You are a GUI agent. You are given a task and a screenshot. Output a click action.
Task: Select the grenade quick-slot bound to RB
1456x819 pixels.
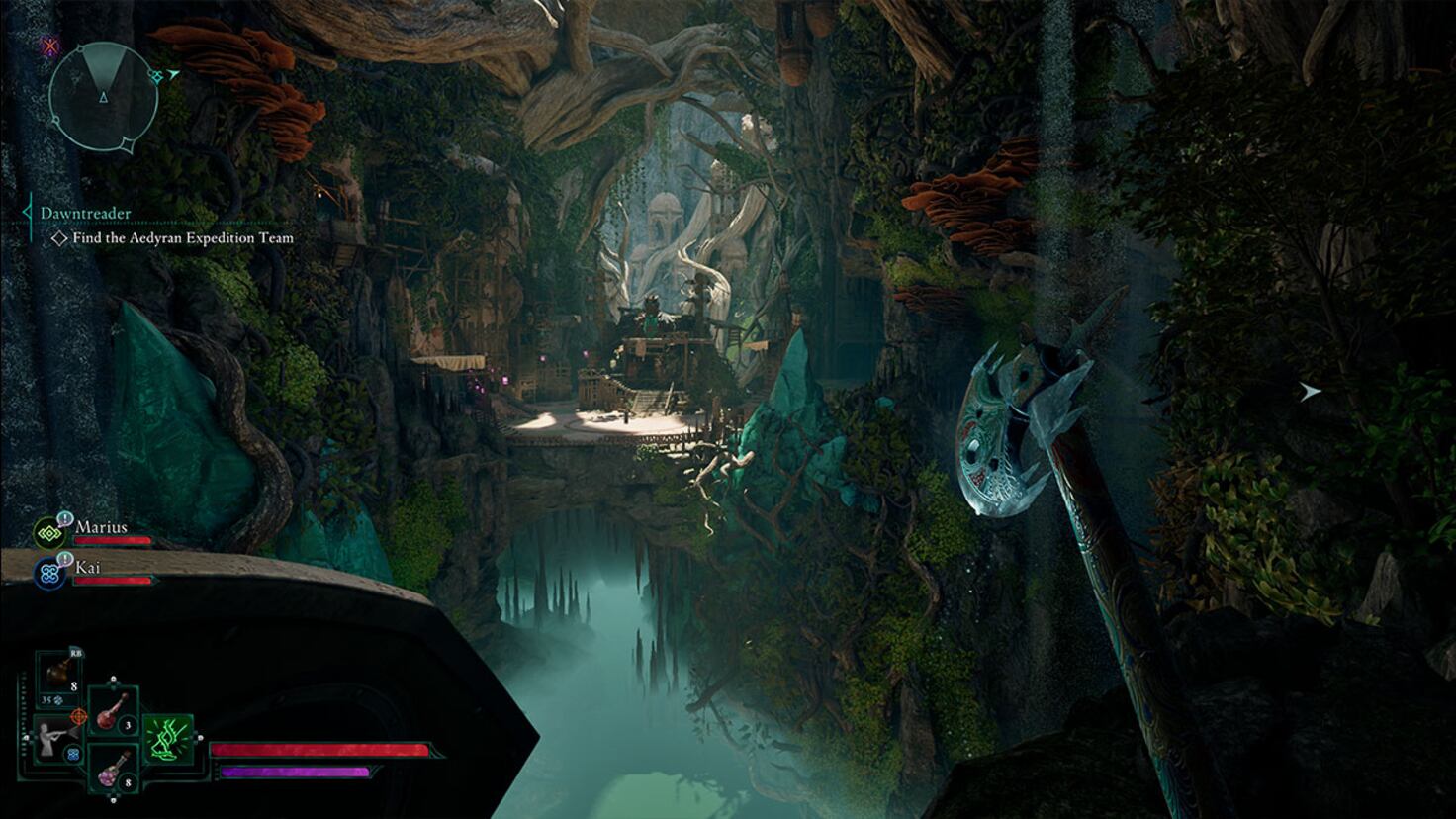pyautogui.click(x=59, y=673)
